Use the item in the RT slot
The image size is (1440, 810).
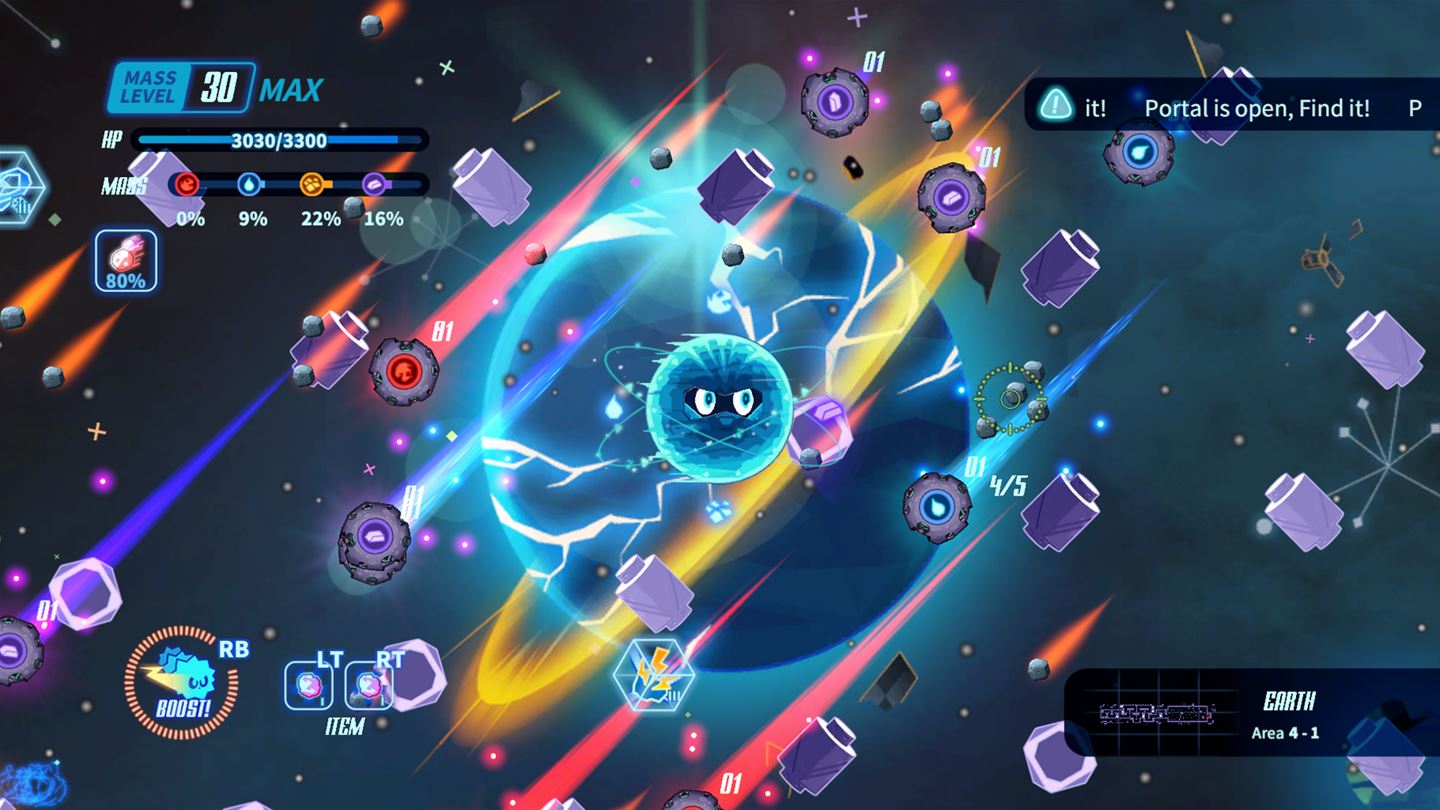(x=366, y=686)
